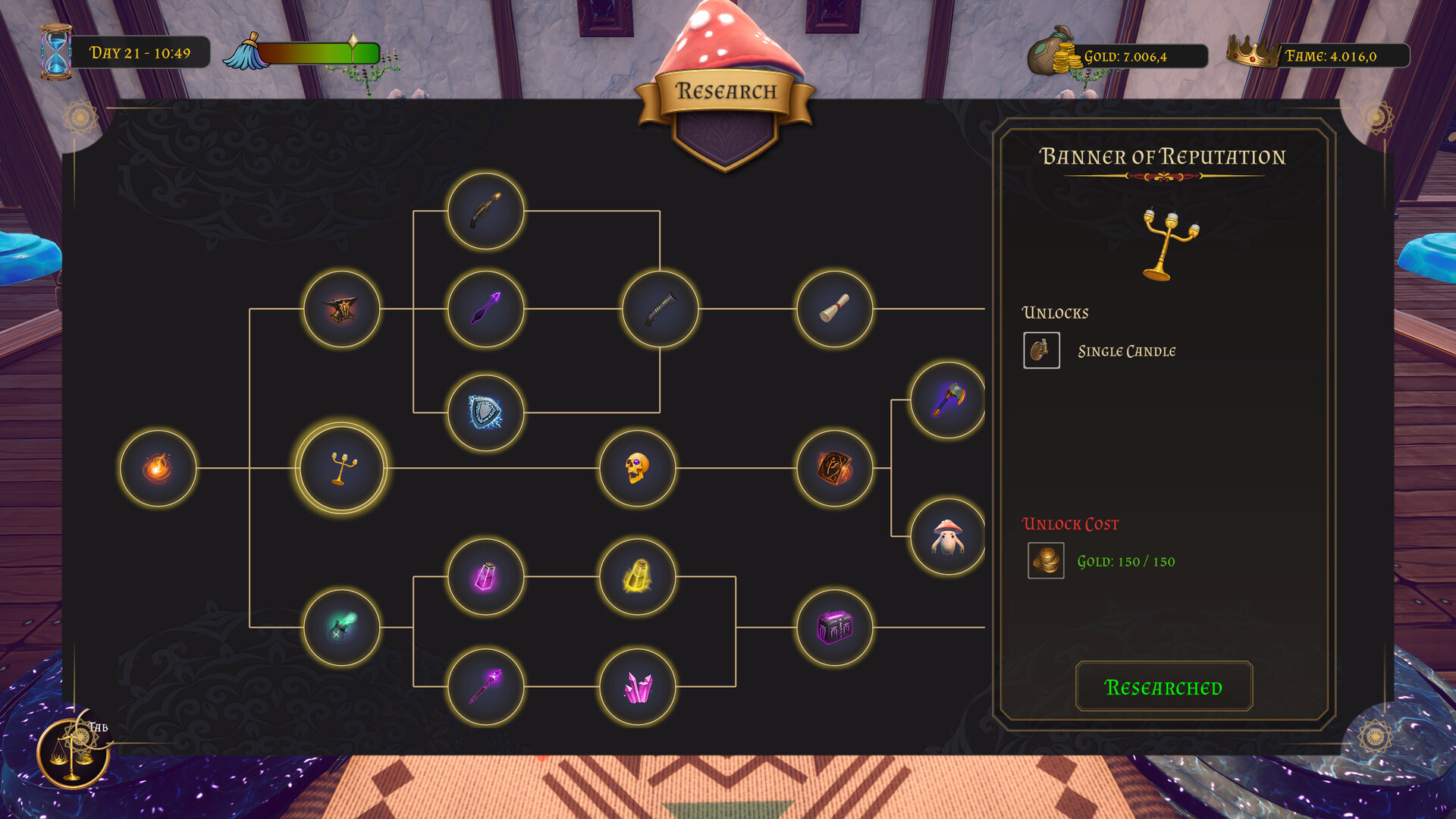Screen dimensions: 1456x819
Task: Click the lightning shield research node
Action: (x=486, y=415)
